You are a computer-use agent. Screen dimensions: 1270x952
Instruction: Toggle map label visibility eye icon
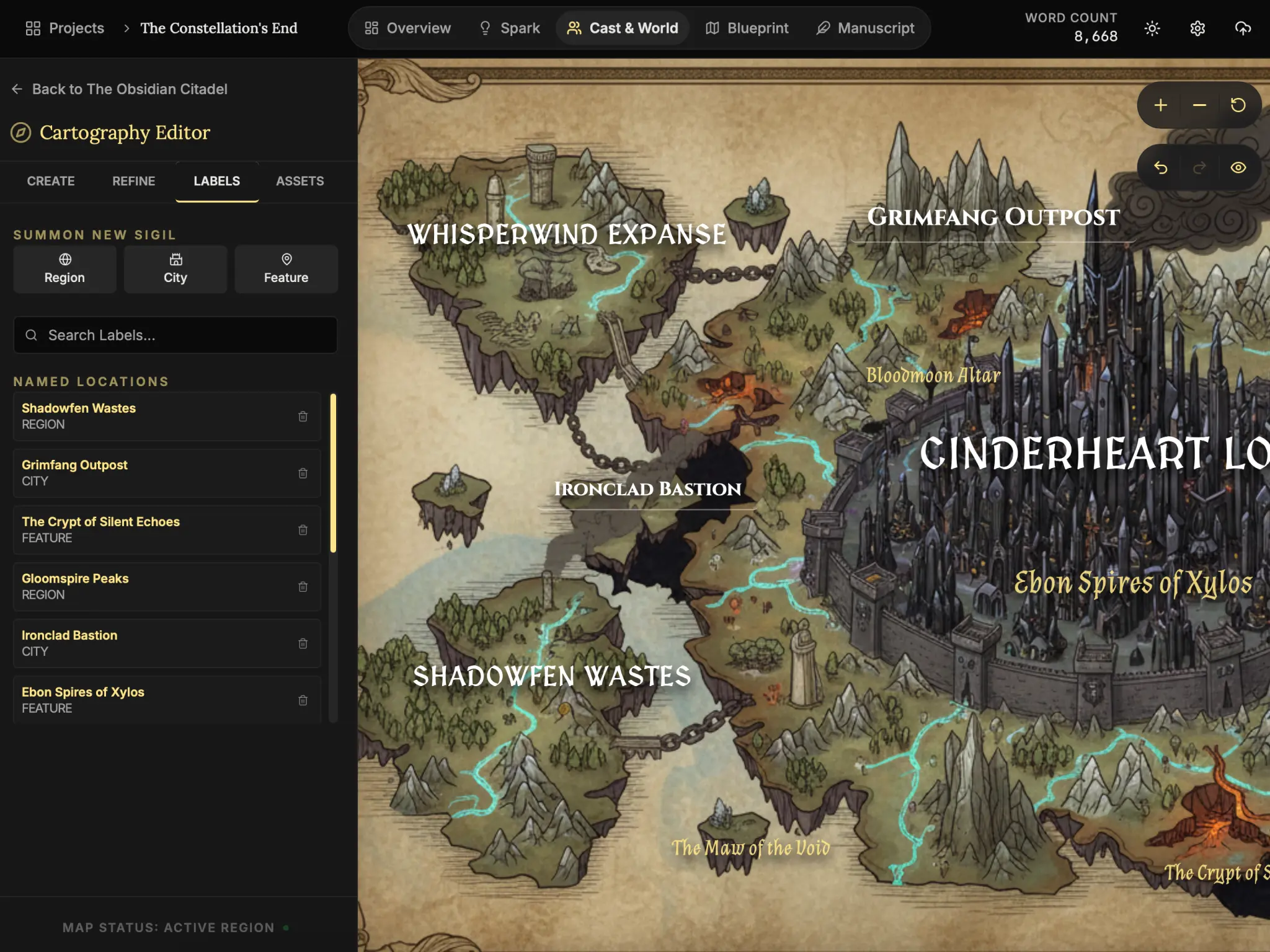tap(1238, 168)
